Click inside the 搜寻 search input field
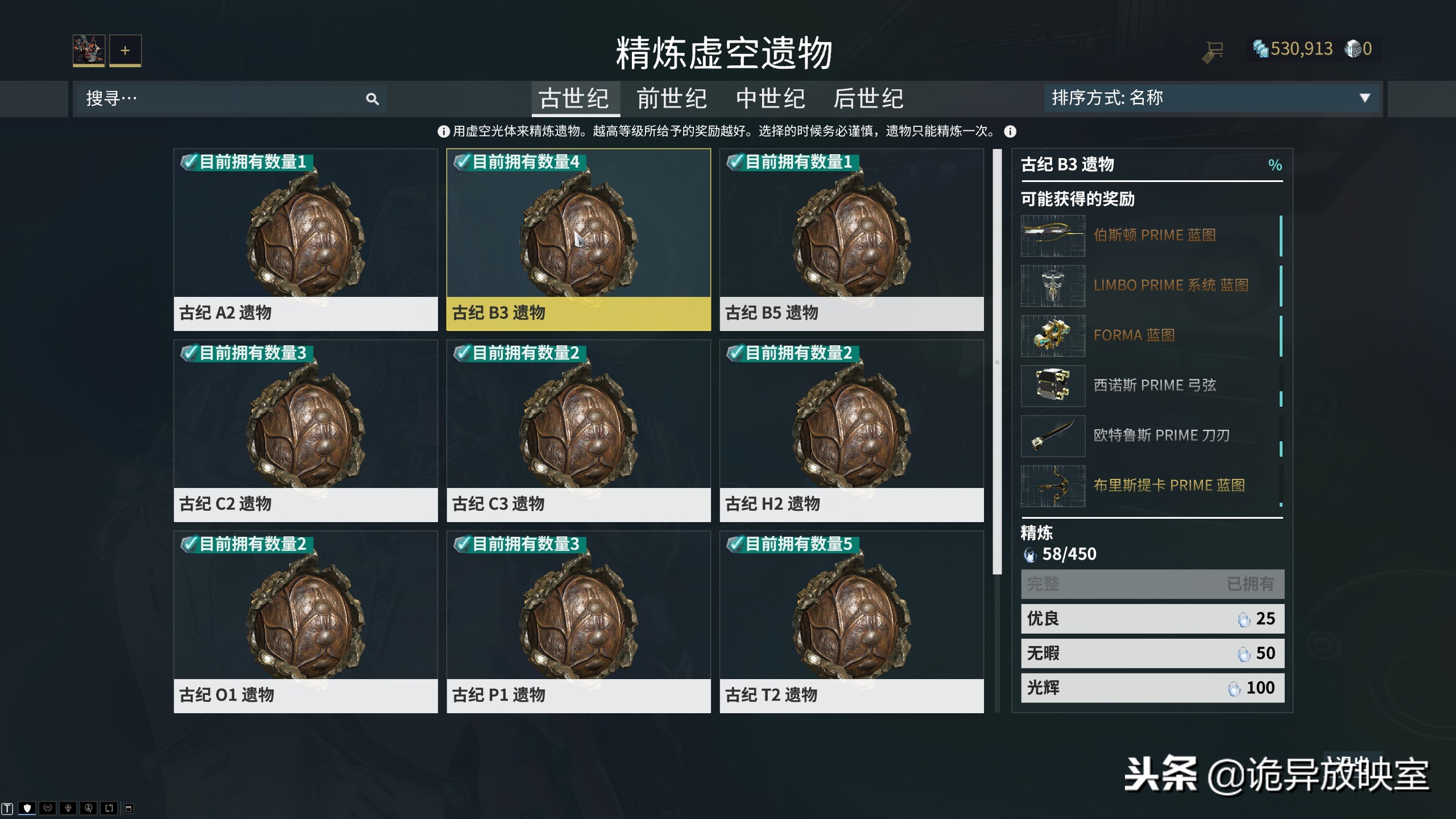 pos(216,99)
